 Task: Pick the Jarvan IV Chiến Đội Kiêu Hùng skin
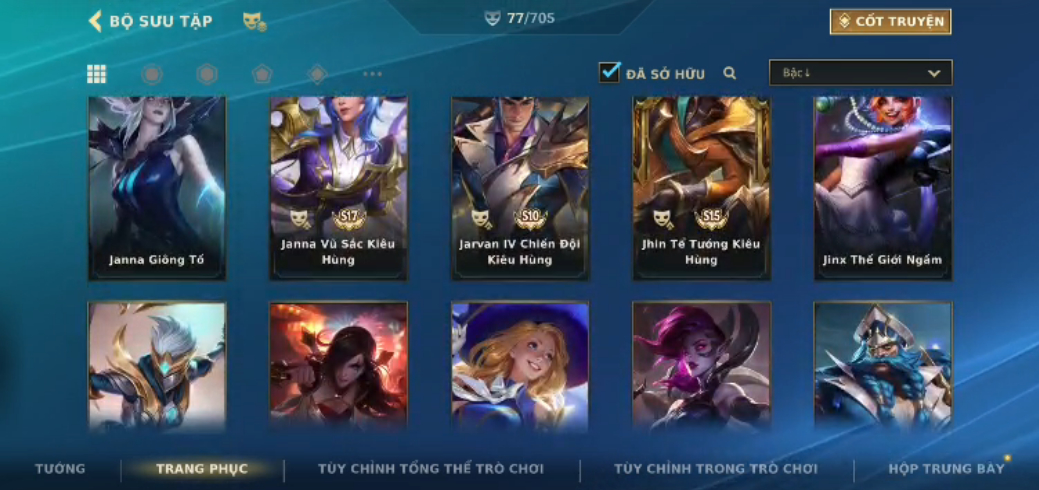point(520,187)
